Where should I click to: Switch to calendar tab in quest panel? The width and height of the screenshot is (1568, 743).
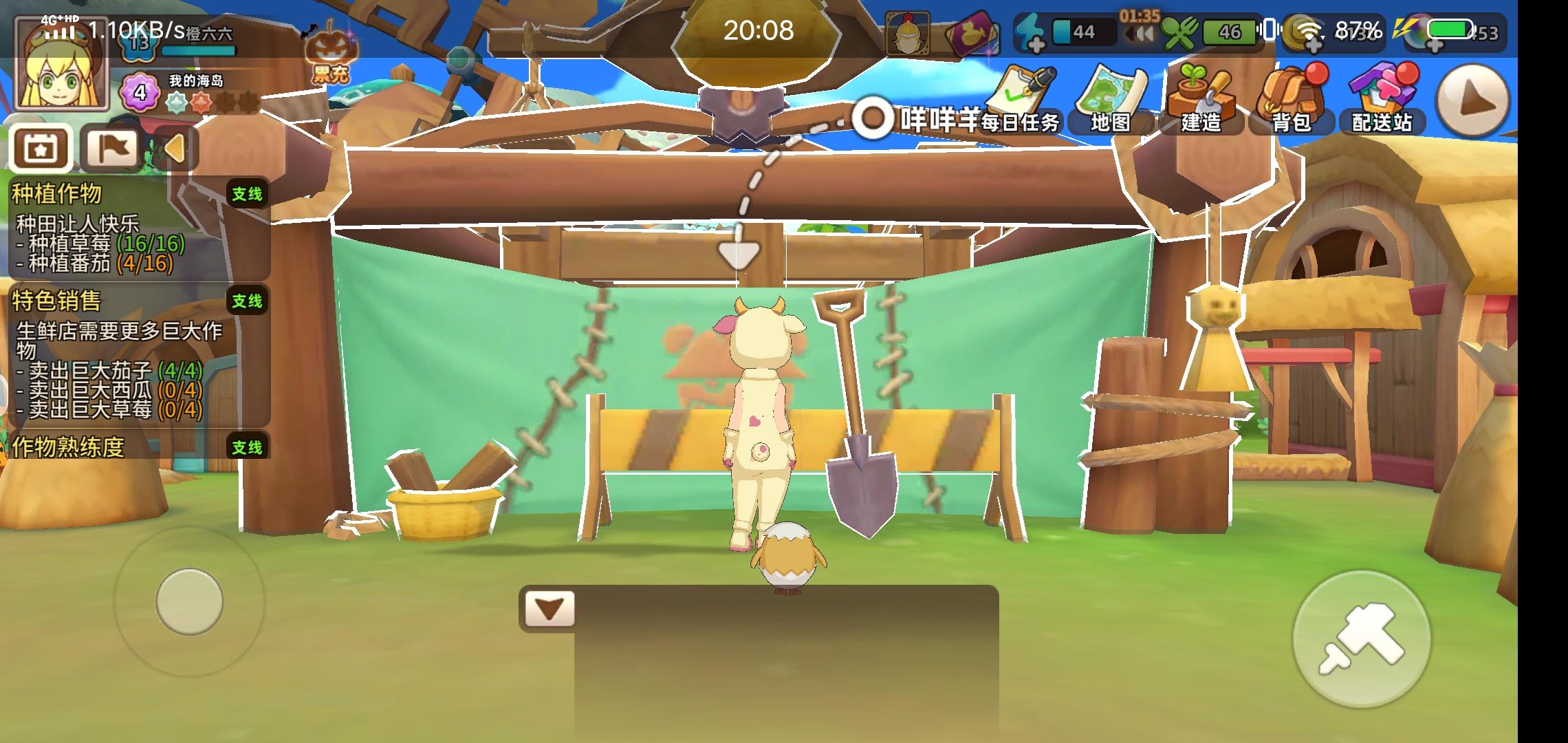pos(40,149)
